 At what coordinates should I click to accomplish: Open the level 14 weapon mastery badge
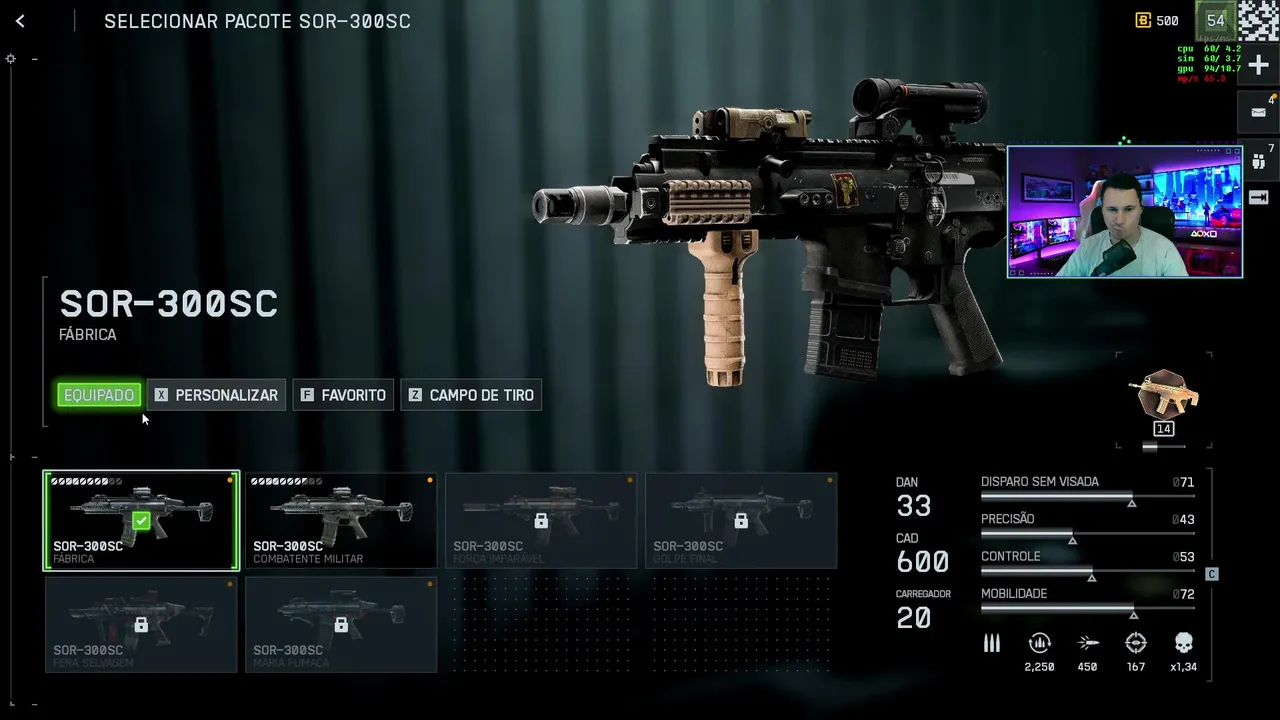pos(1163,399)
